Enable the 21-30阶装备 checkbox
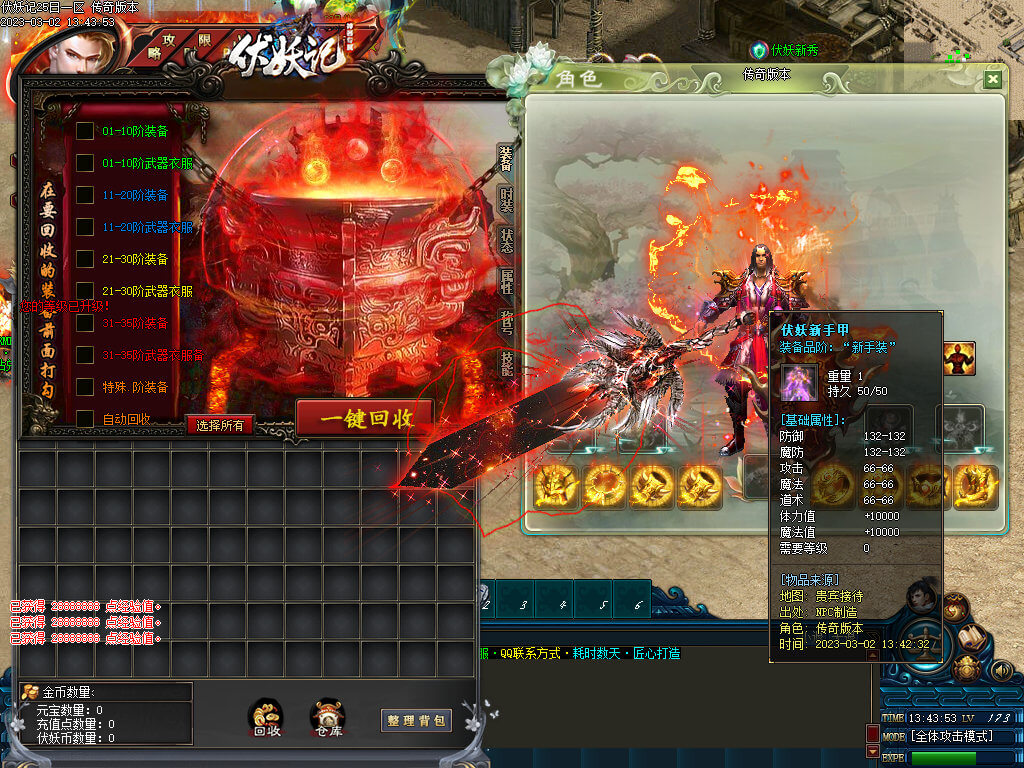Image resolution: width=1024 pixels, height=768 pixels. coord(85,259)
